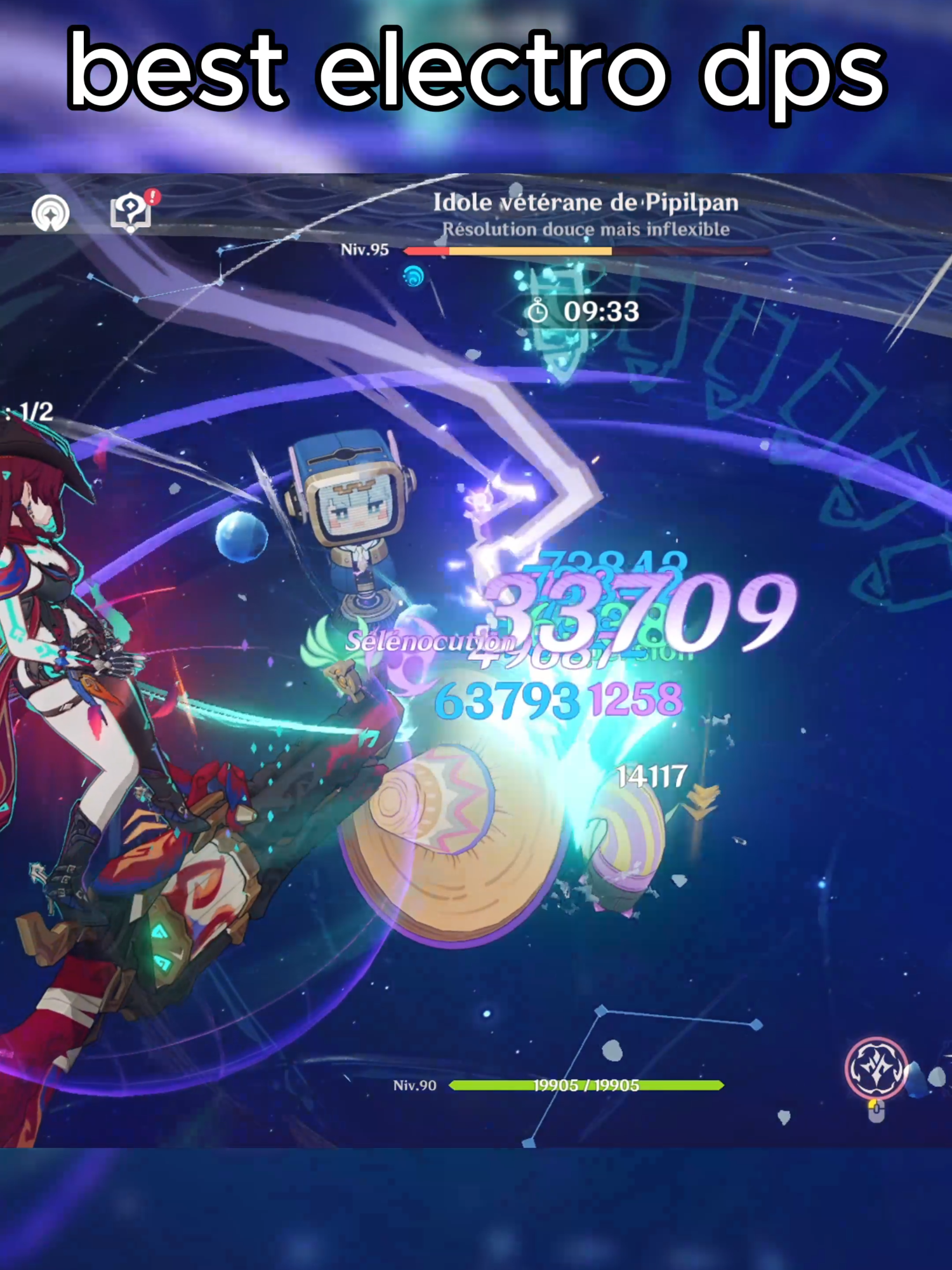
Task: Activate the elemental burst icon bottom right
Action: [876, 1067]
